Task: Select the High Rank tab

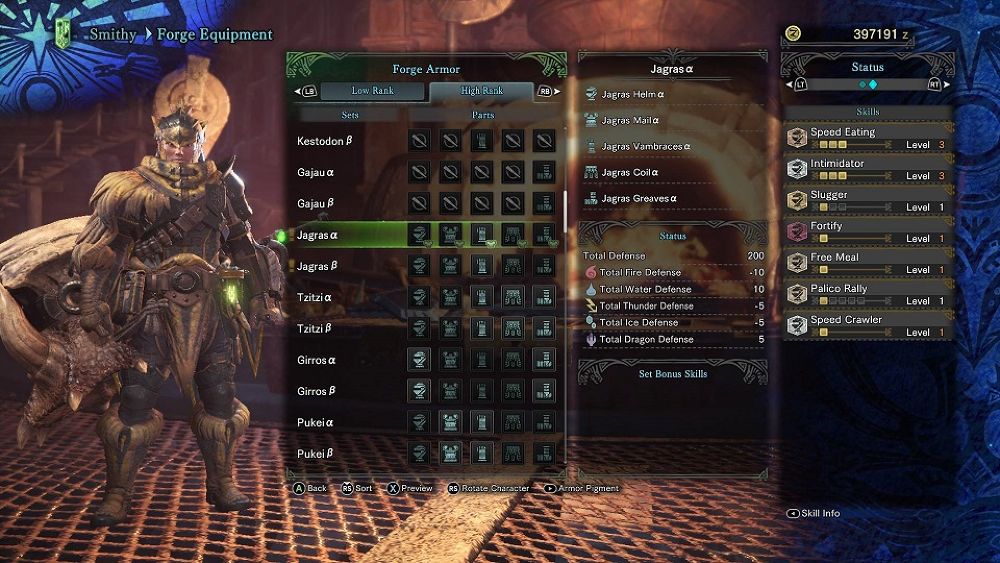Action: click(482, 91)
